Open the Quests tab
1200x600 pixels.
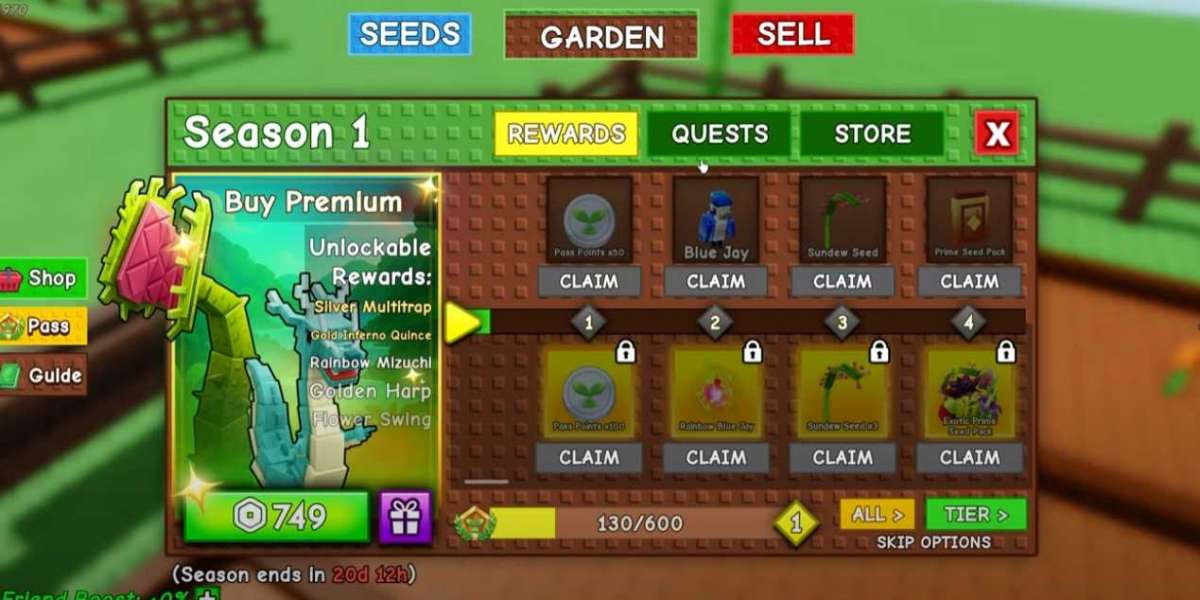(719, 134)
